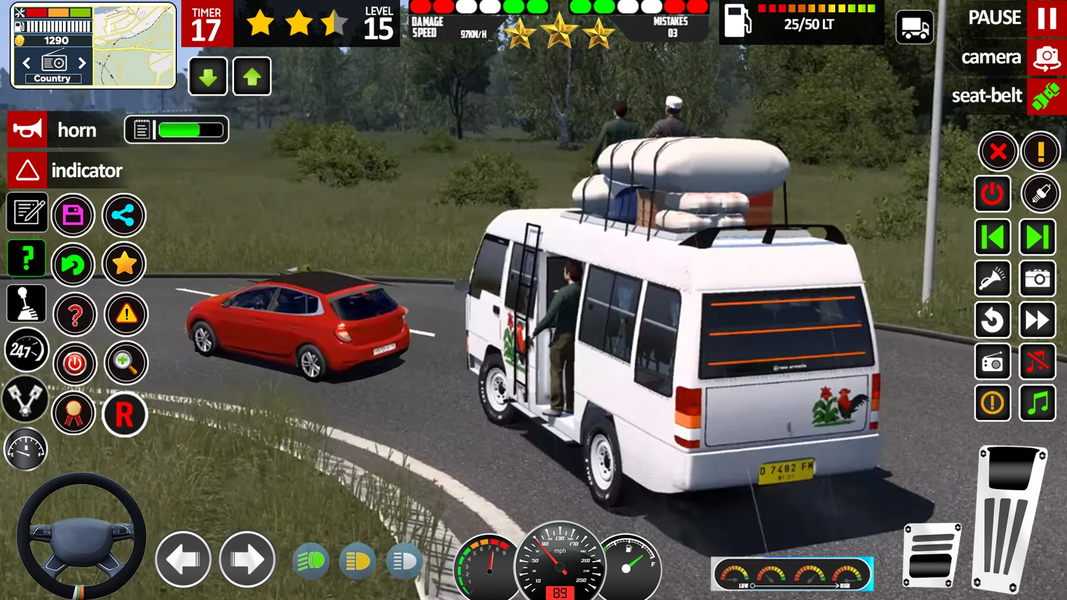Toggle the seat-belt button
This screenshot has height=600, width=1067.
point(1046,96)
